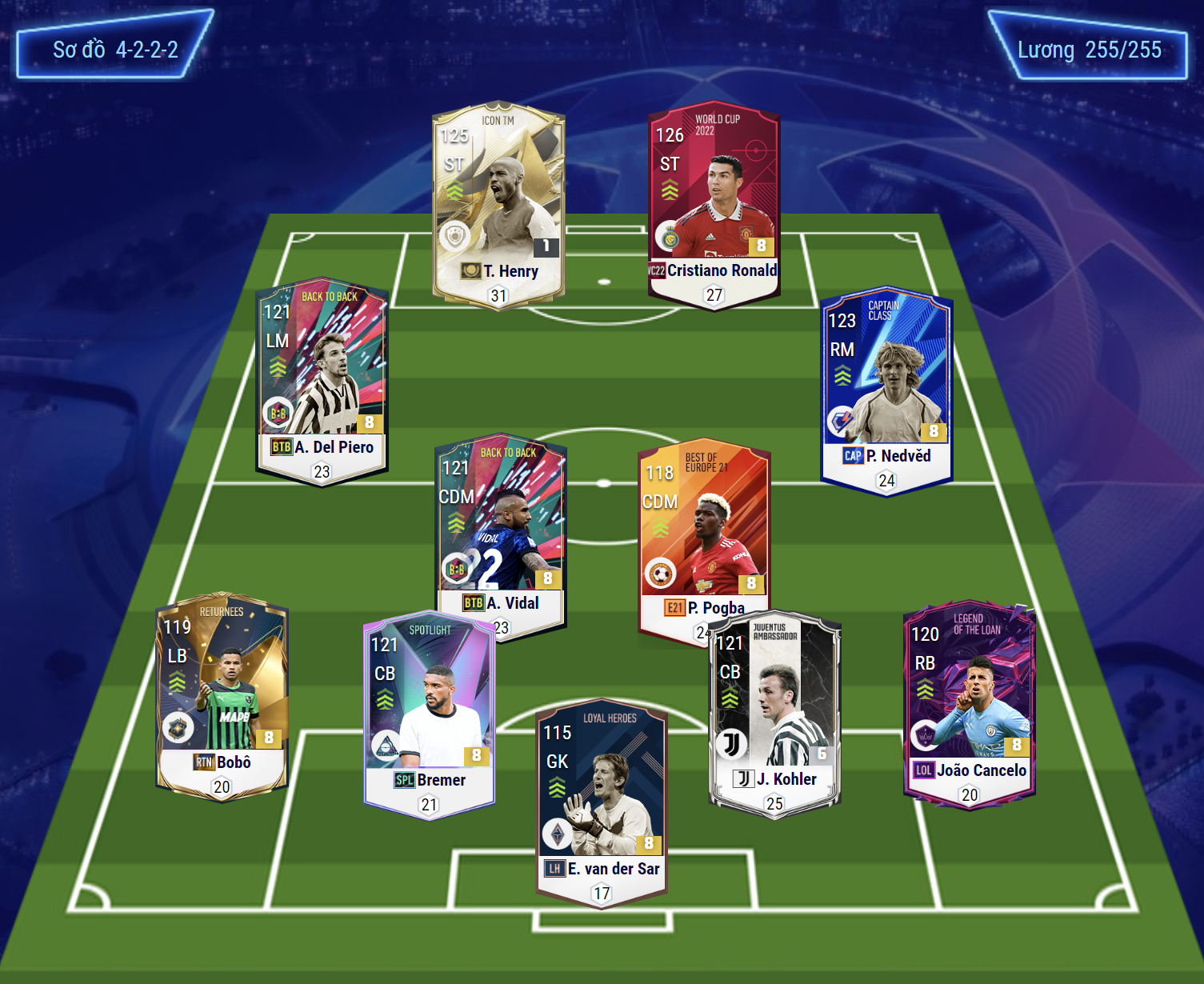
Task: Choose the João Cancelo right back card
Action: (969, 704)
